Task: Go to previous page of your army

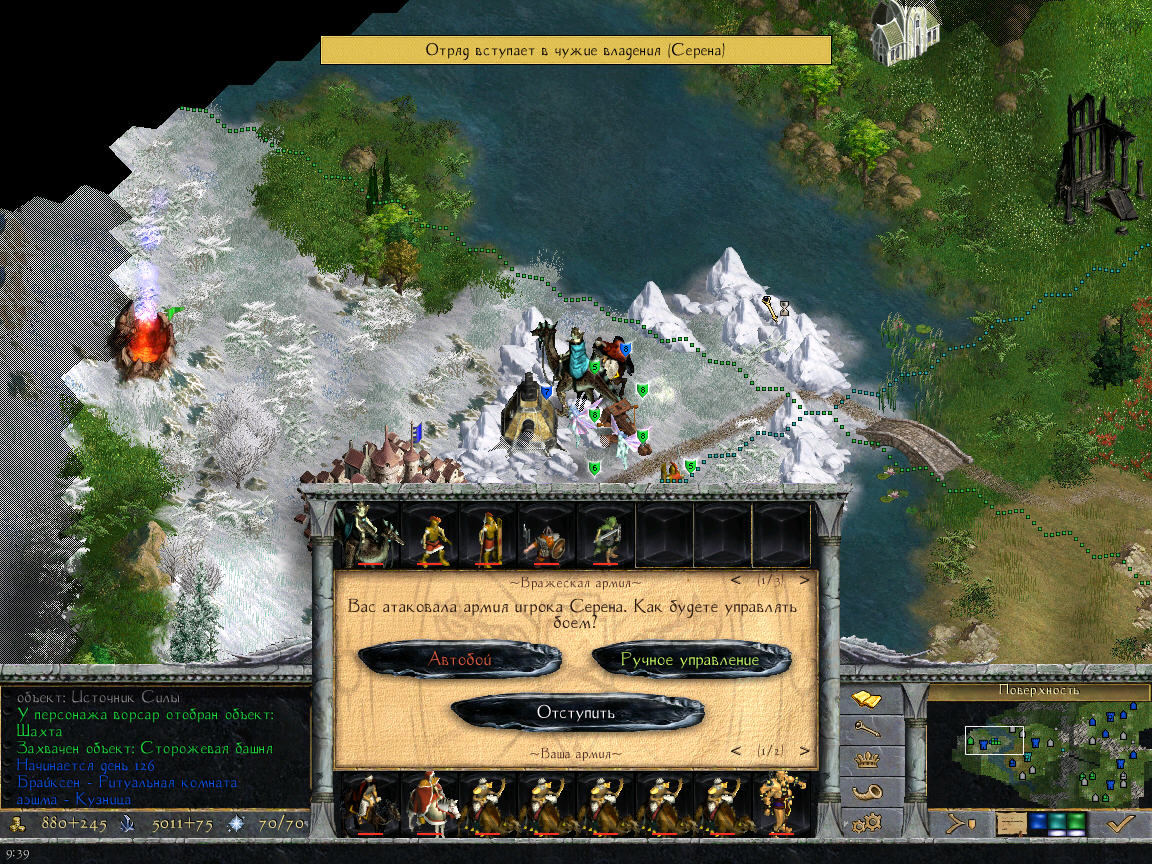Action: 737,751
